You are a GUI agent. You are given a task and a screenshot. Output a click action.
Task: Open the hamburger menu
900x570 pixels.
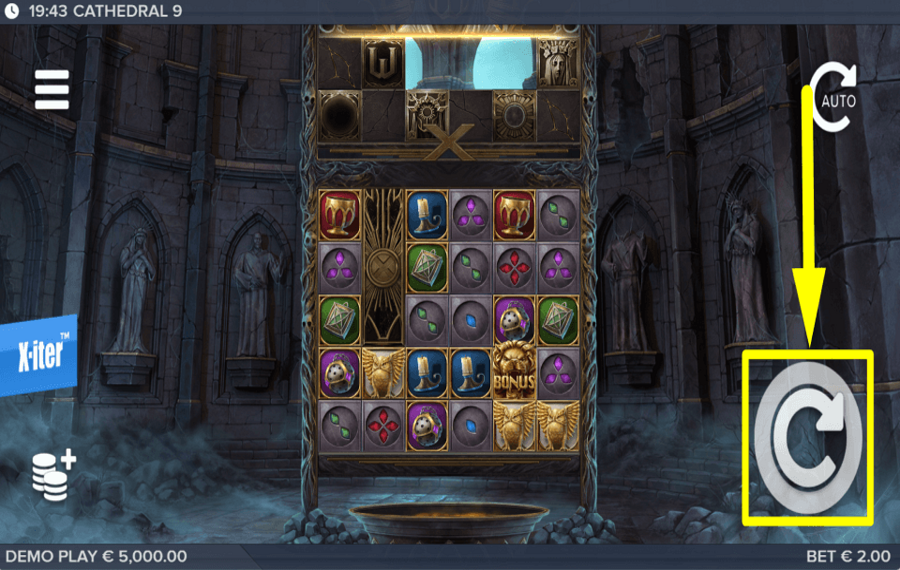coord(52,90)
